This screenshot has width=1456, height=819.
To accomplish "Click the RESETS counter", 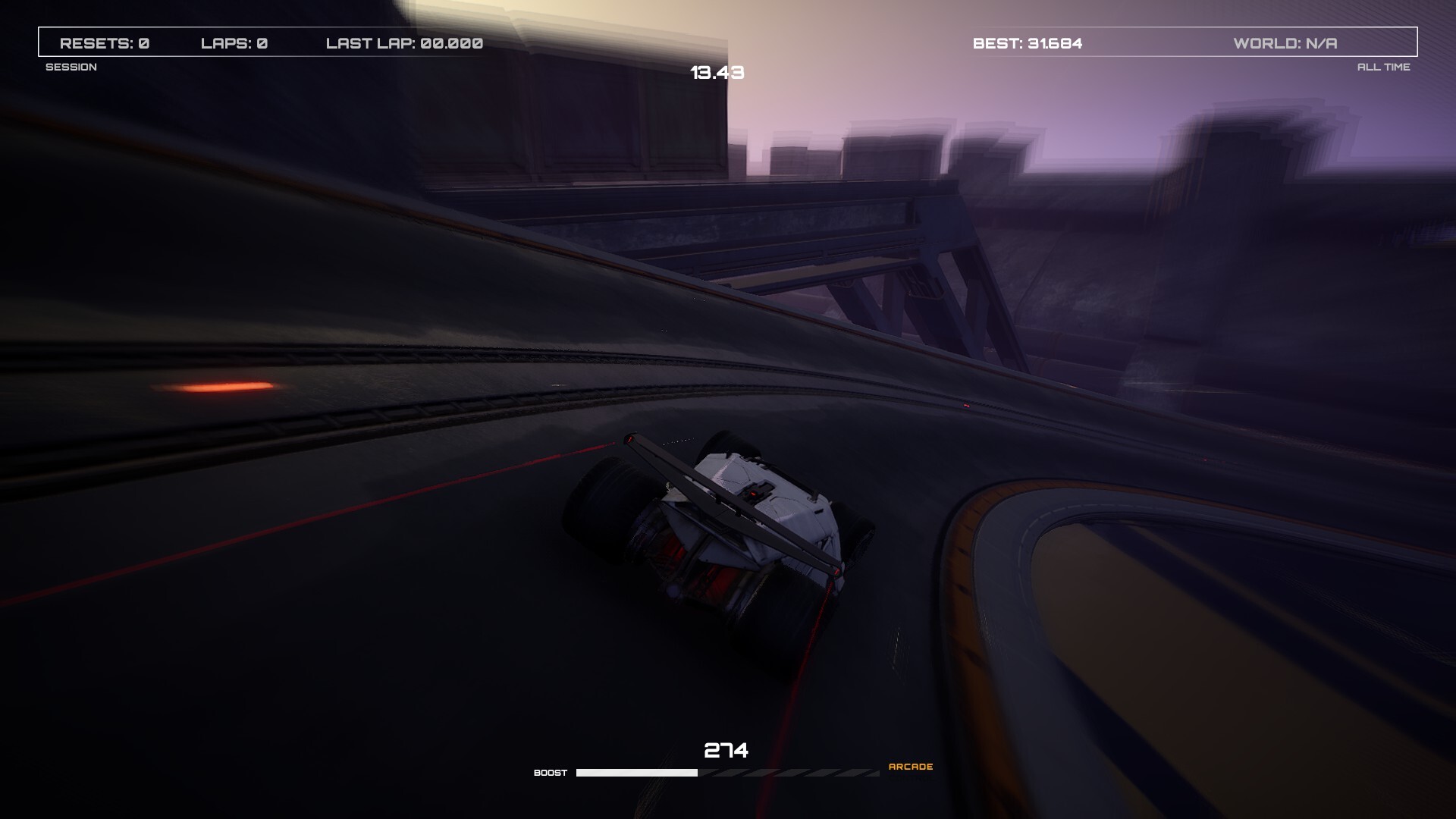I will [x=105, y=43].
